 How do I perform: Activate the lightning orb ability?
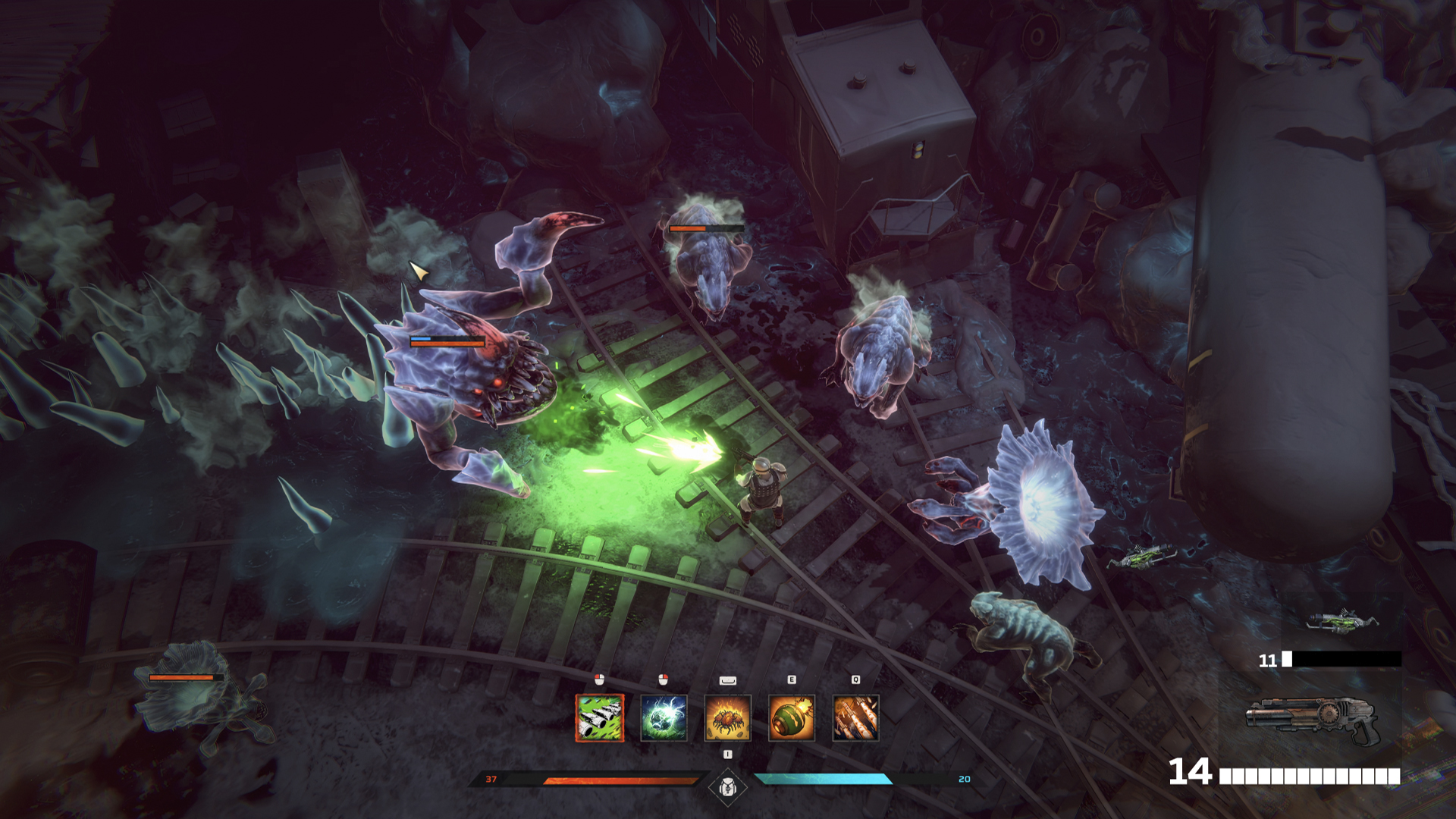(x=664, y=717)
